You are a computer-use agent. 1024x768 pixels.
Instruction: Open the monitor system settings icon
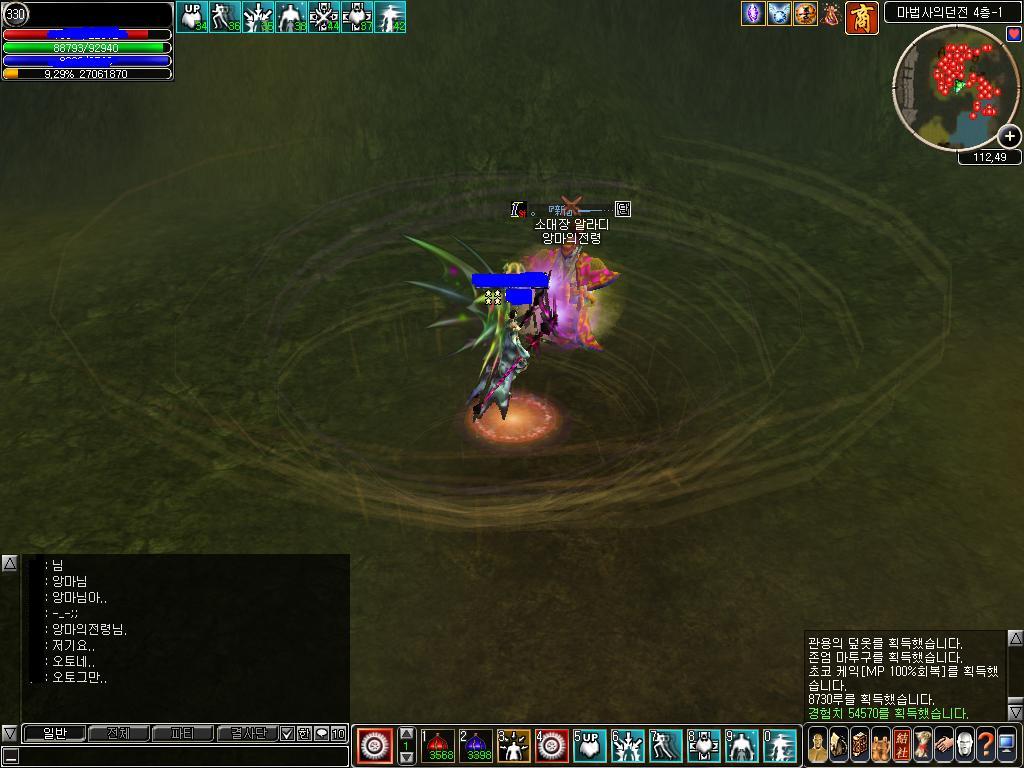1006,745
